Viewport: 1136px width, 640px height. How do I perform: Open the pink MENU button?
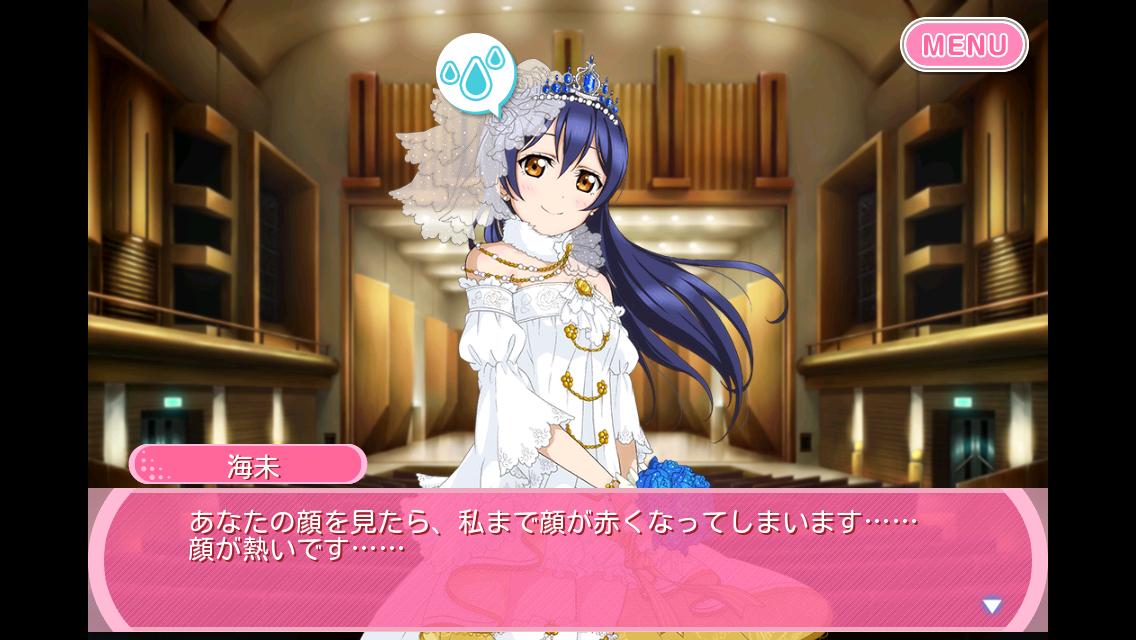click(x=964, y=45)
